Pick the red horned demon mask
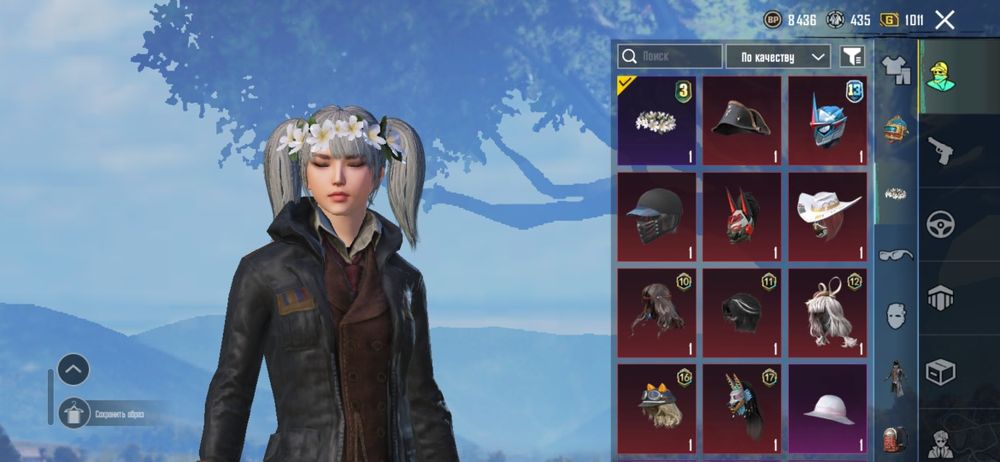Screen dimensions: 1000x462 click(742, 216)
